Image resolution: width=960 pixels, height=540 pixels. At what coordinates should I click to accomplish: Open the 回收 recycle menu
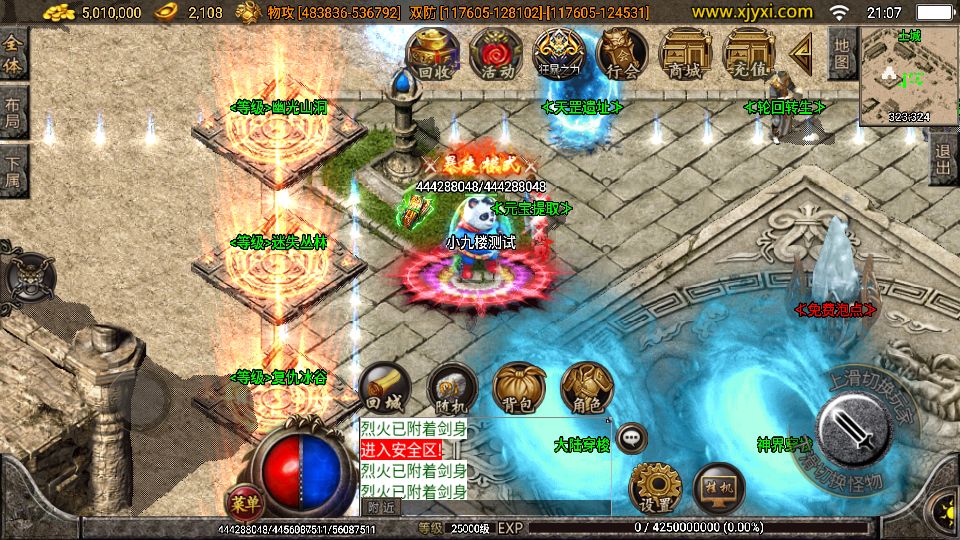pyautogui.click(x=432, y=54)
